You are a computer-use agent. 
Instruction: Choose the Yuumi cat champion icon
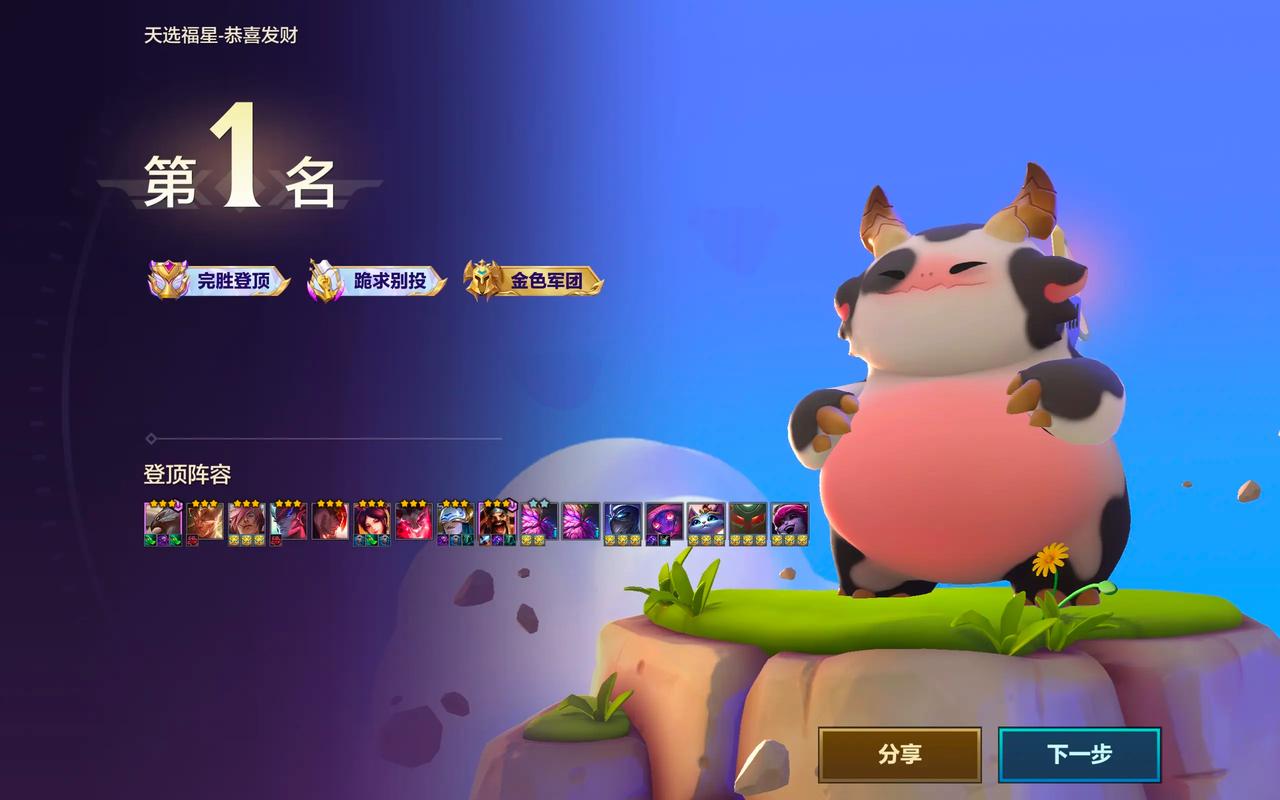[x=705, y=521]
